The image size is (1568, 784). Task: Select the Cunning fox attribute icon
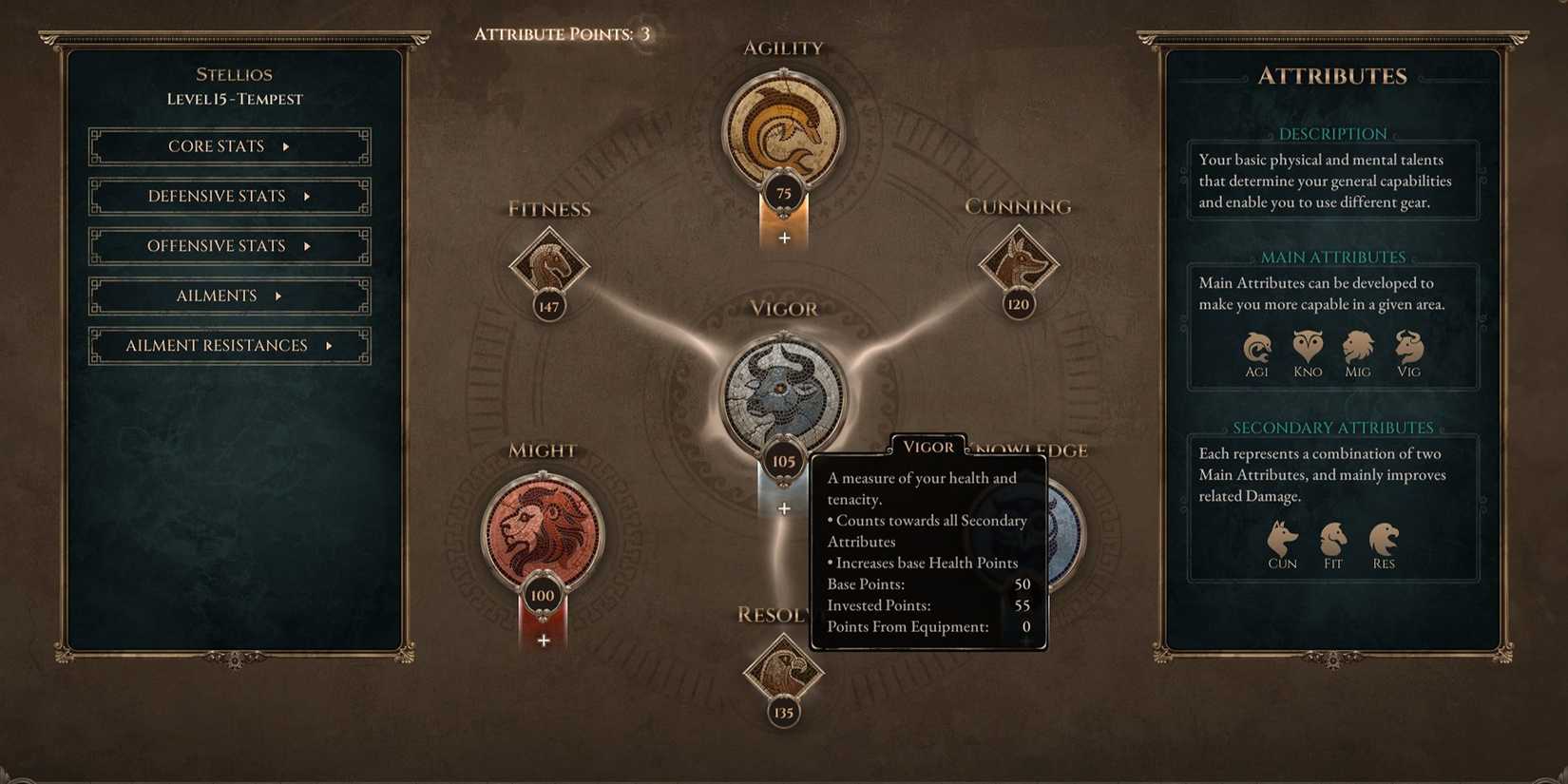pos(1018,264)
